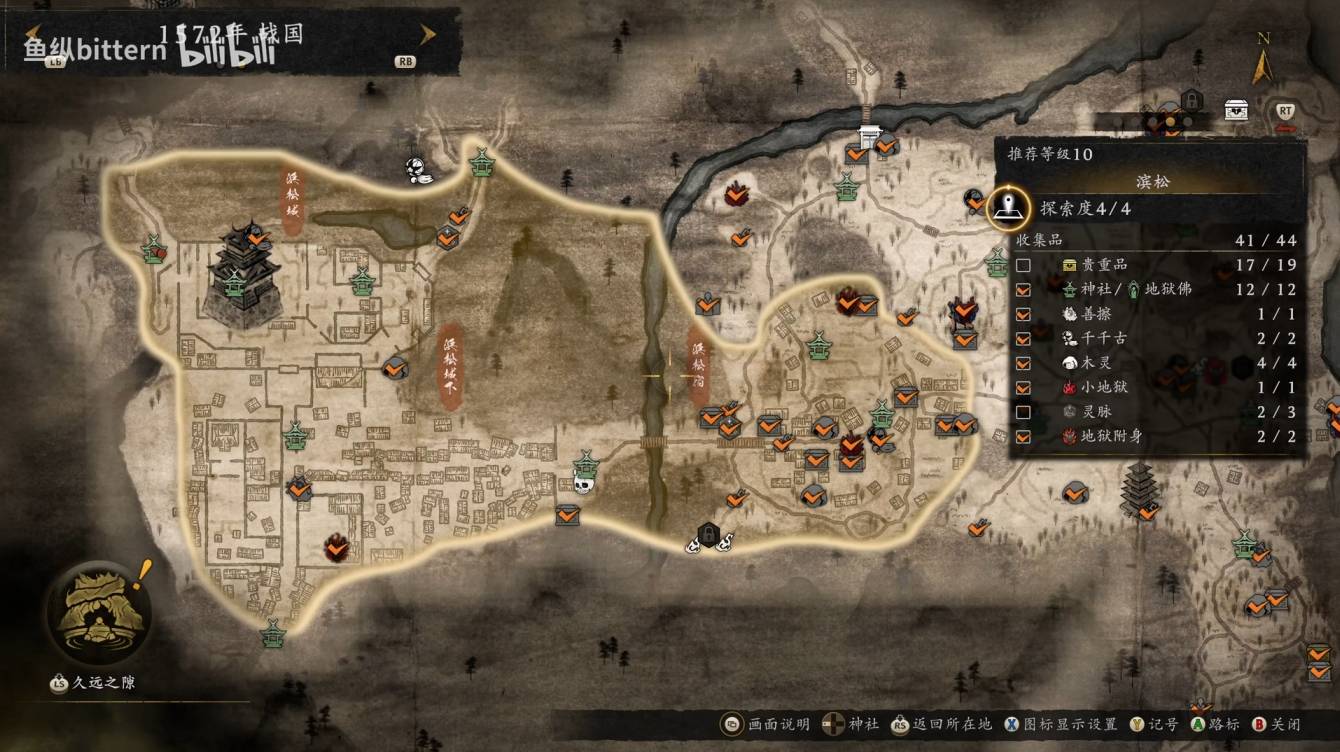Toggle the 地狱附身 checkbox
Screen dimensions: 1340x752
click(x=1023, y=436)
